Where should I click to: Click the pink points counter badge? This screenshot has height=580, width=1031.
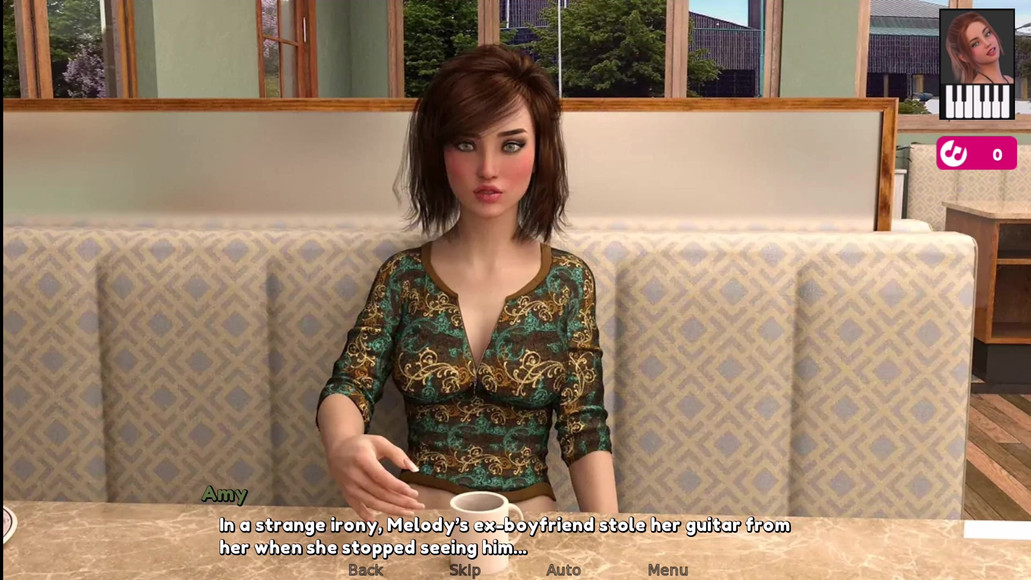coord(976,154)
